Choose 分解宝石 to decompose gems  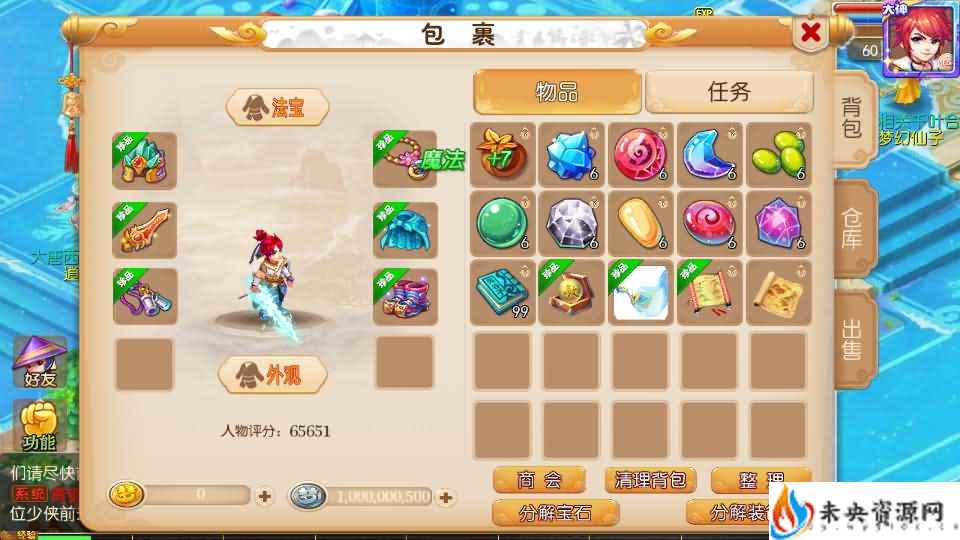pos(555,513)
